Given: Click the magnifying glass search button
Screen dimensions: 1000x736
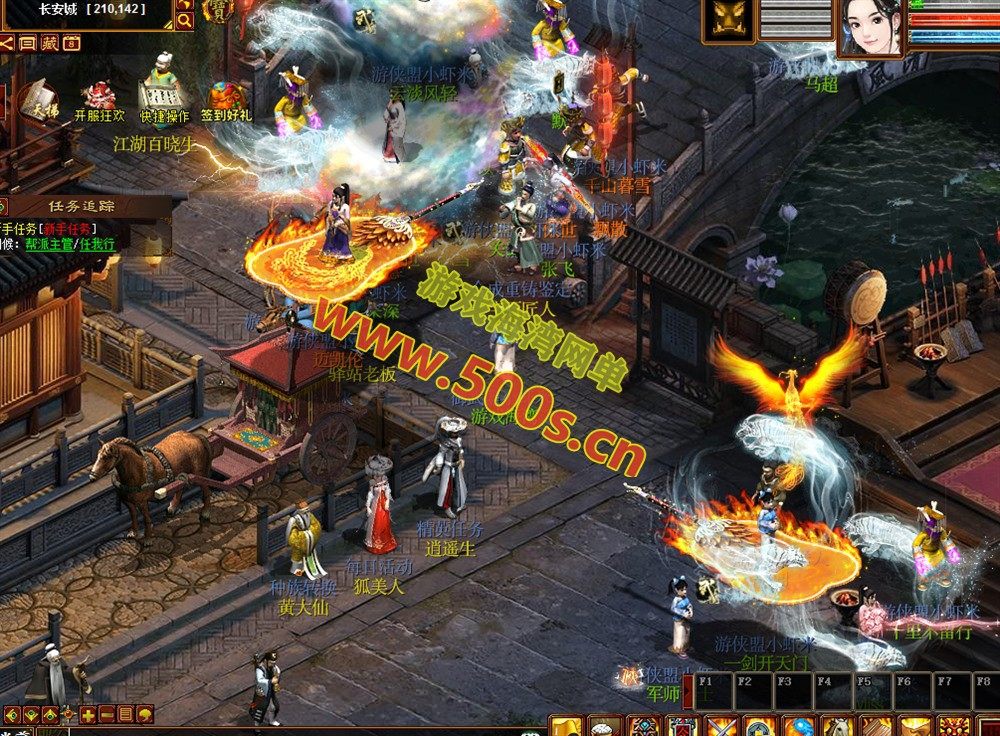Looking at the screenshot, I should (x=185, y=20).
